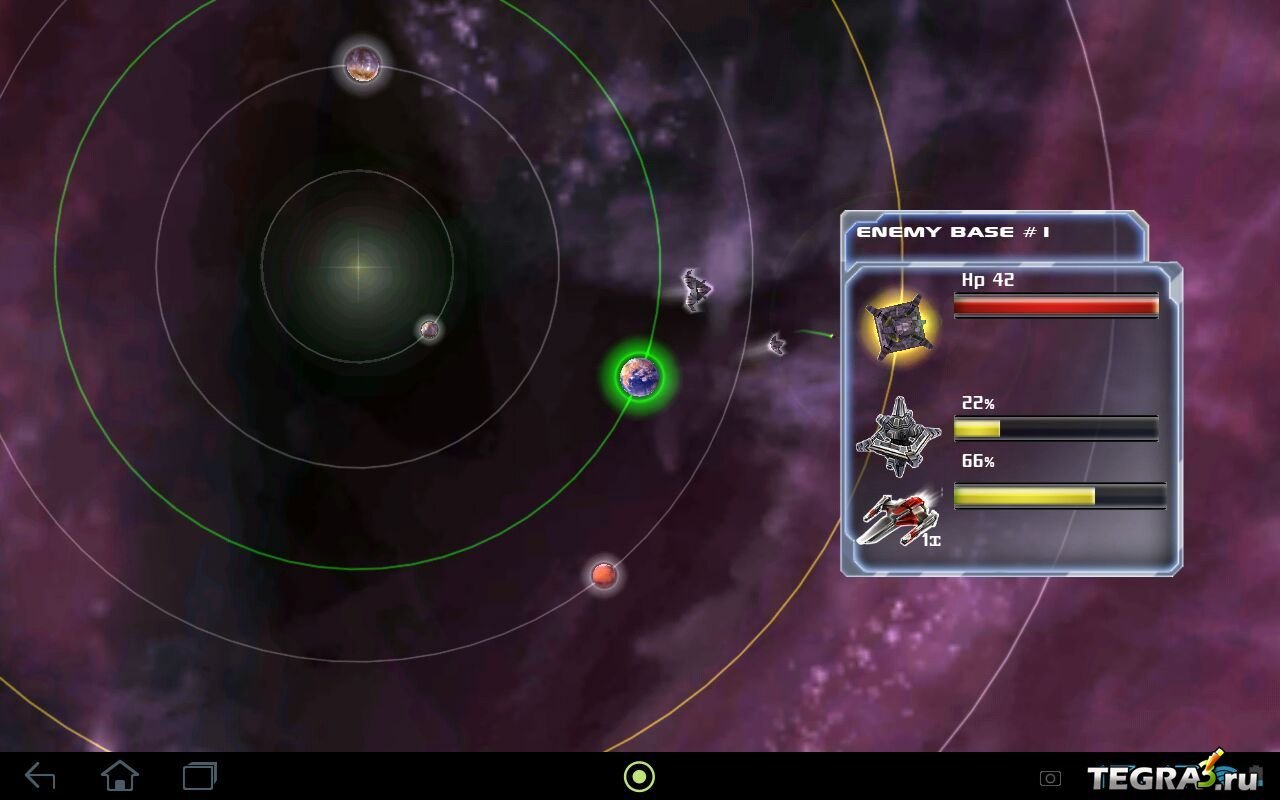Choose the red fighter ship icon
This screenshot has width=1280, height=800.
tap(897, 518)
